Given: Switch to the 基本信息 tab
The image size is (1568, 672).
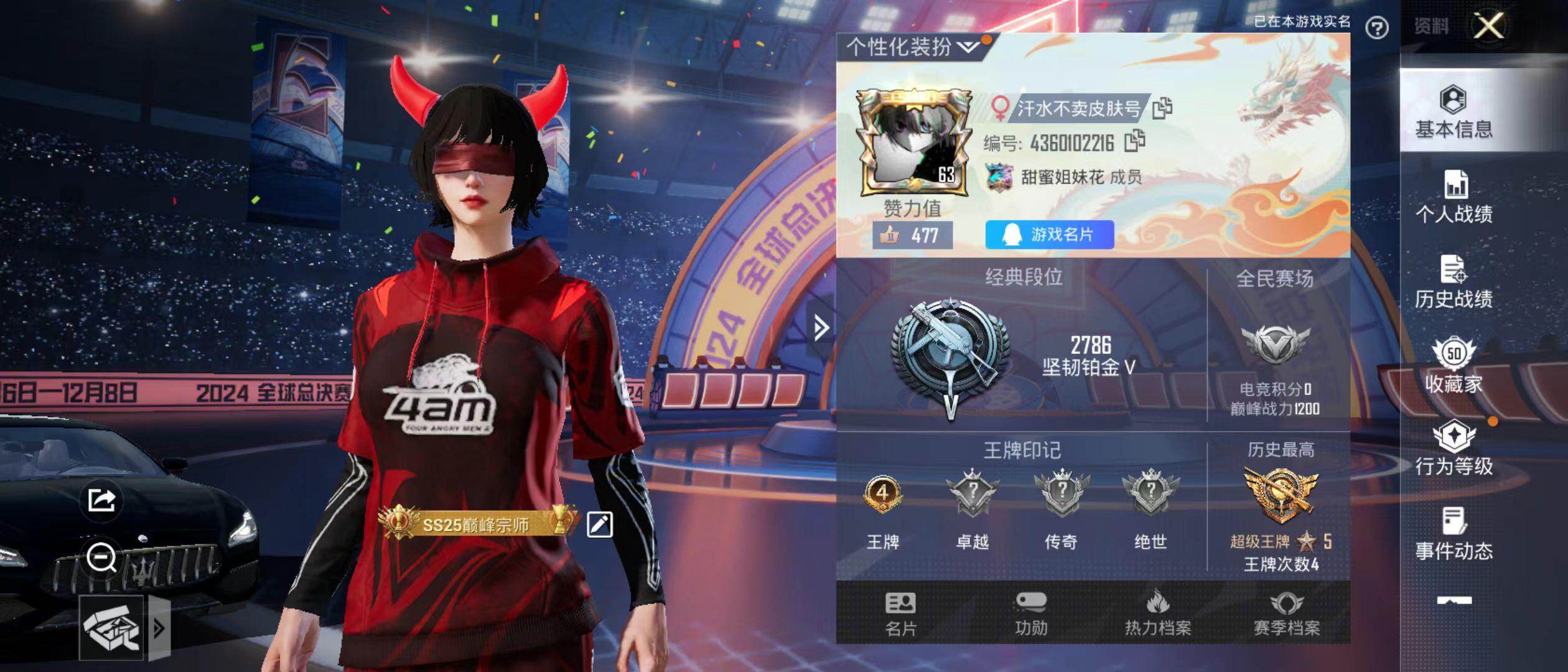Looking at the screenshot, I should point(1454,112).
